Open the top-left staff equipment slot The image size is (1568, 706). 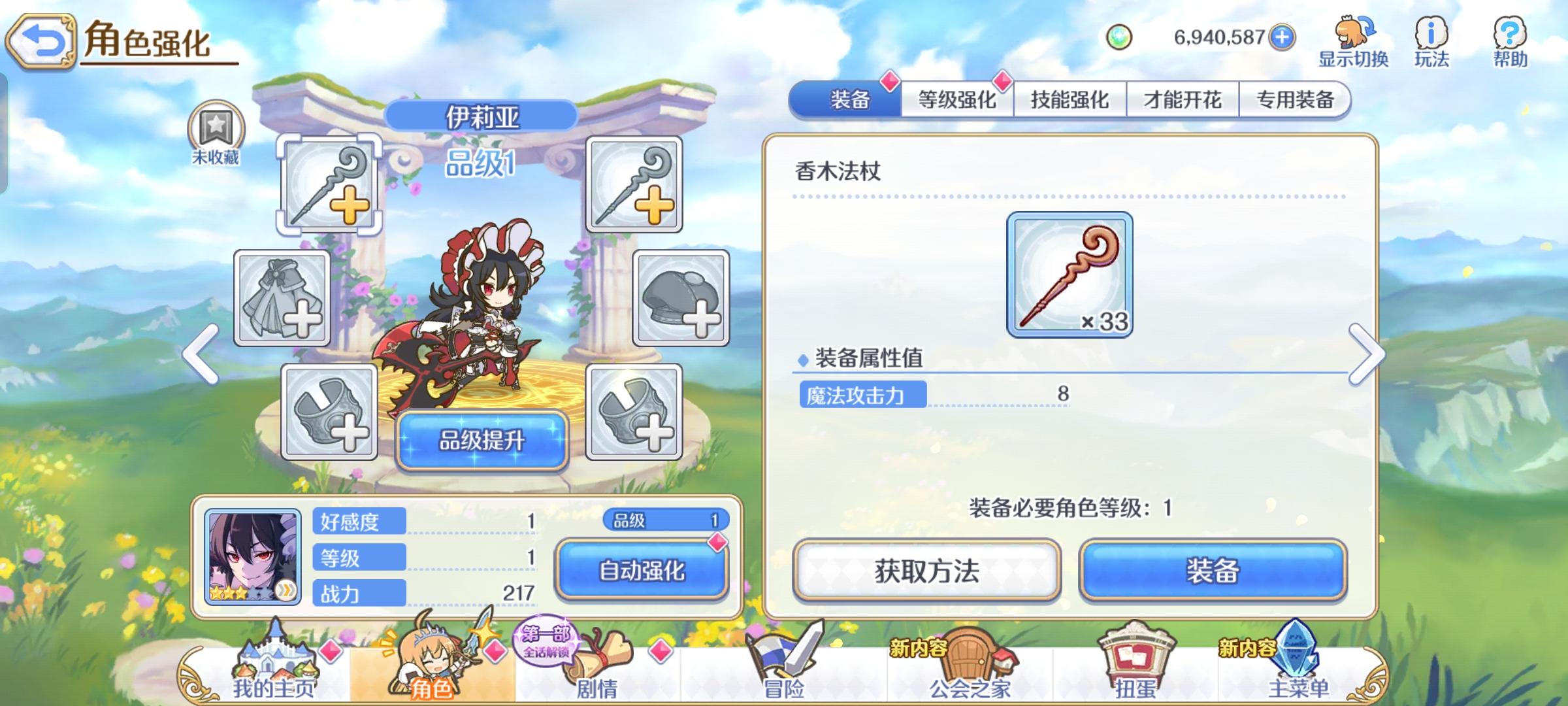(x=330, y=184)
